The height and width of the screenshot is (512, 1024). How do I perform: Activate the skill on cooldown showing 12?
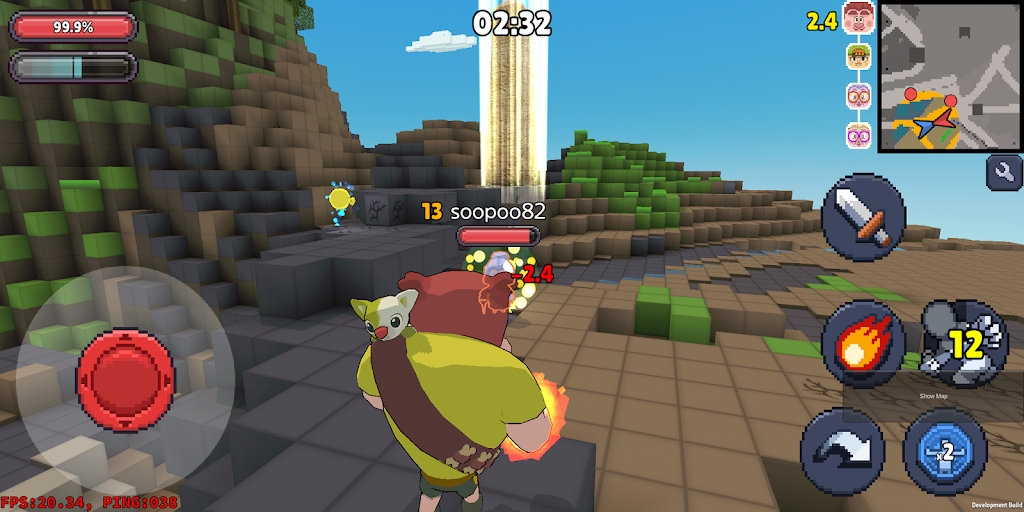point(960,344)
